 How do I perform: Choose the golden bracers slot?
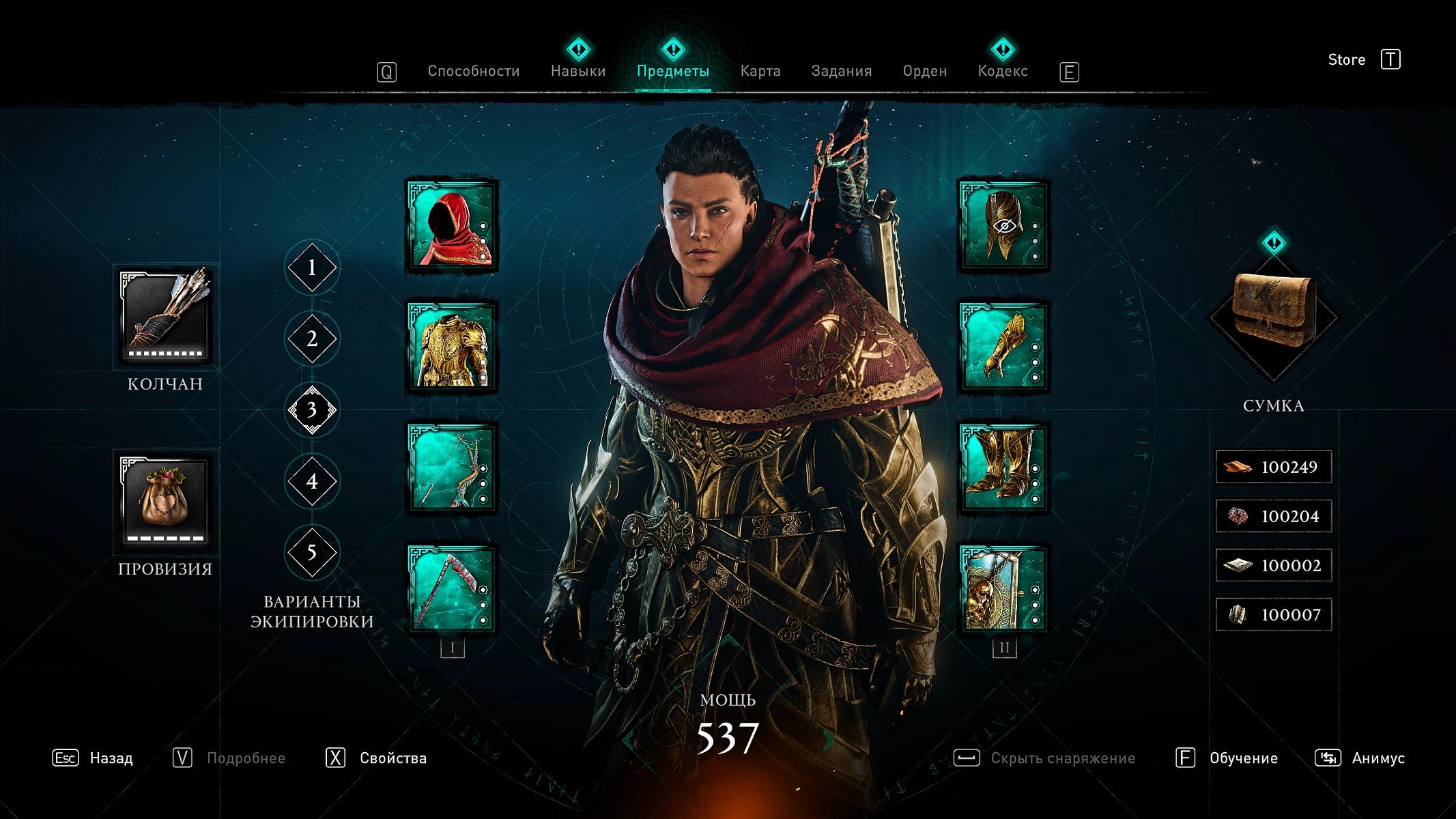click(1003, 347)
